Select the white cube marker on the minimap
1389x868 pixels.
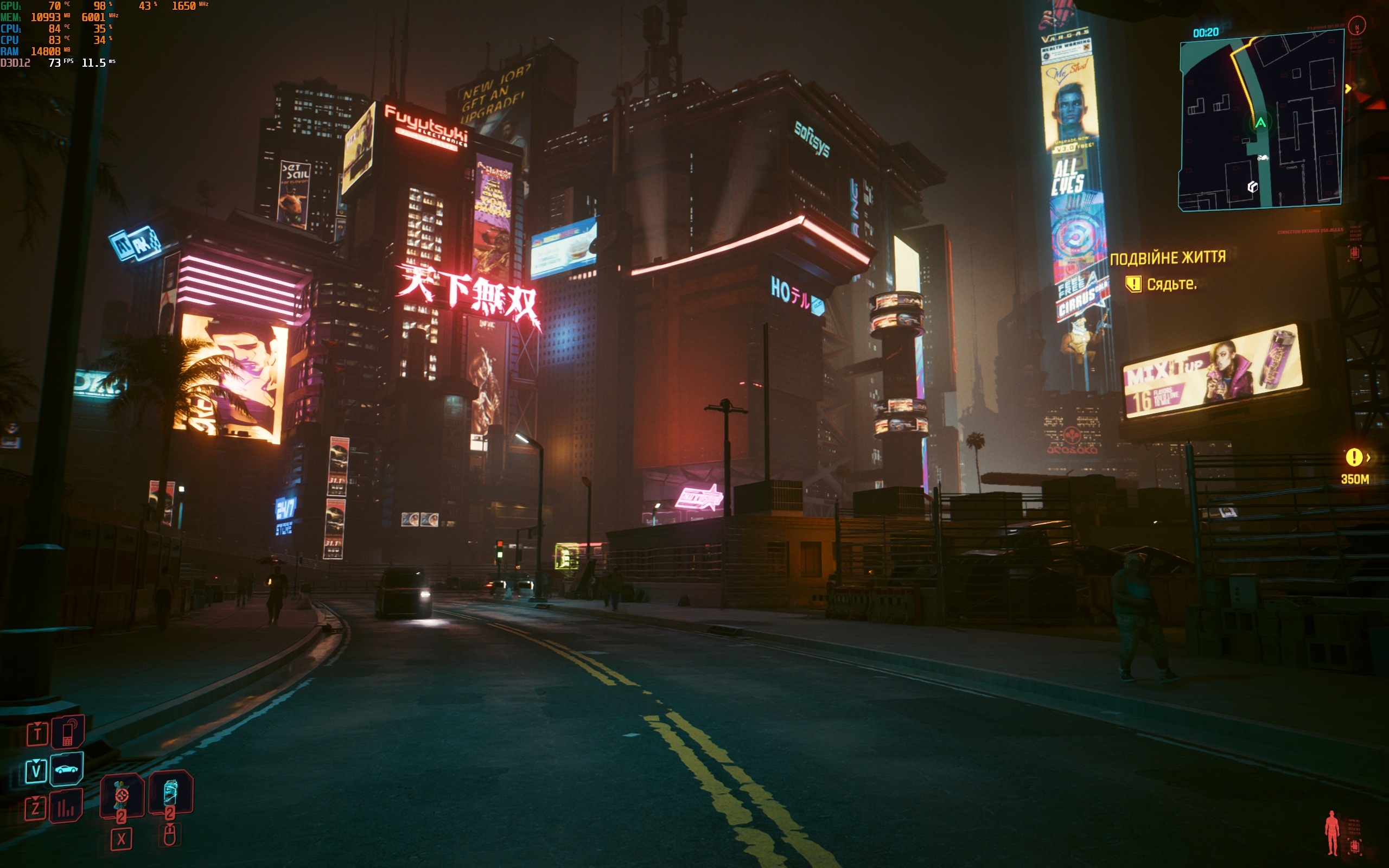point(1253,187)
